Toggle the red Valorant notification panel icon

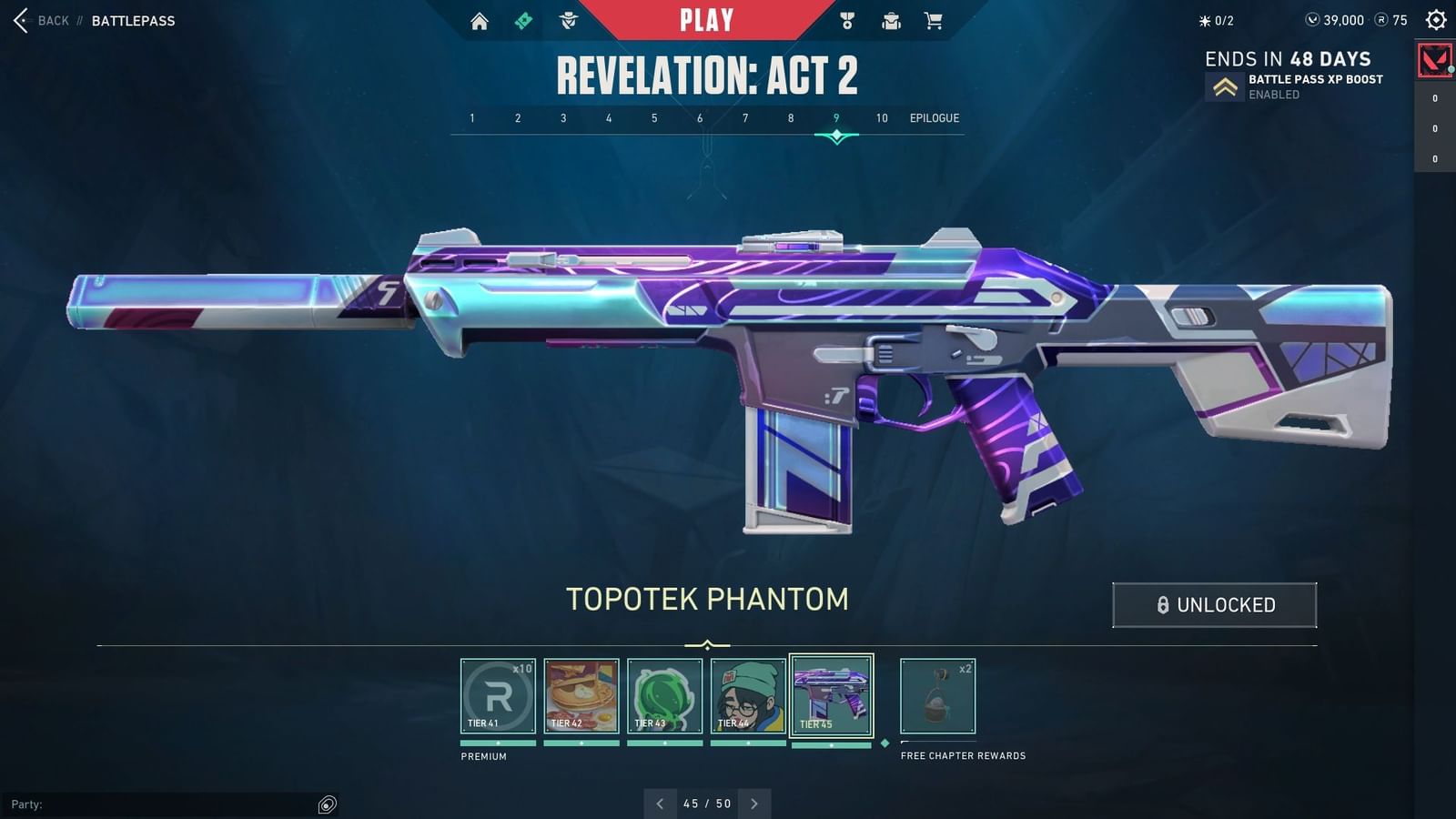[1434, 60]
